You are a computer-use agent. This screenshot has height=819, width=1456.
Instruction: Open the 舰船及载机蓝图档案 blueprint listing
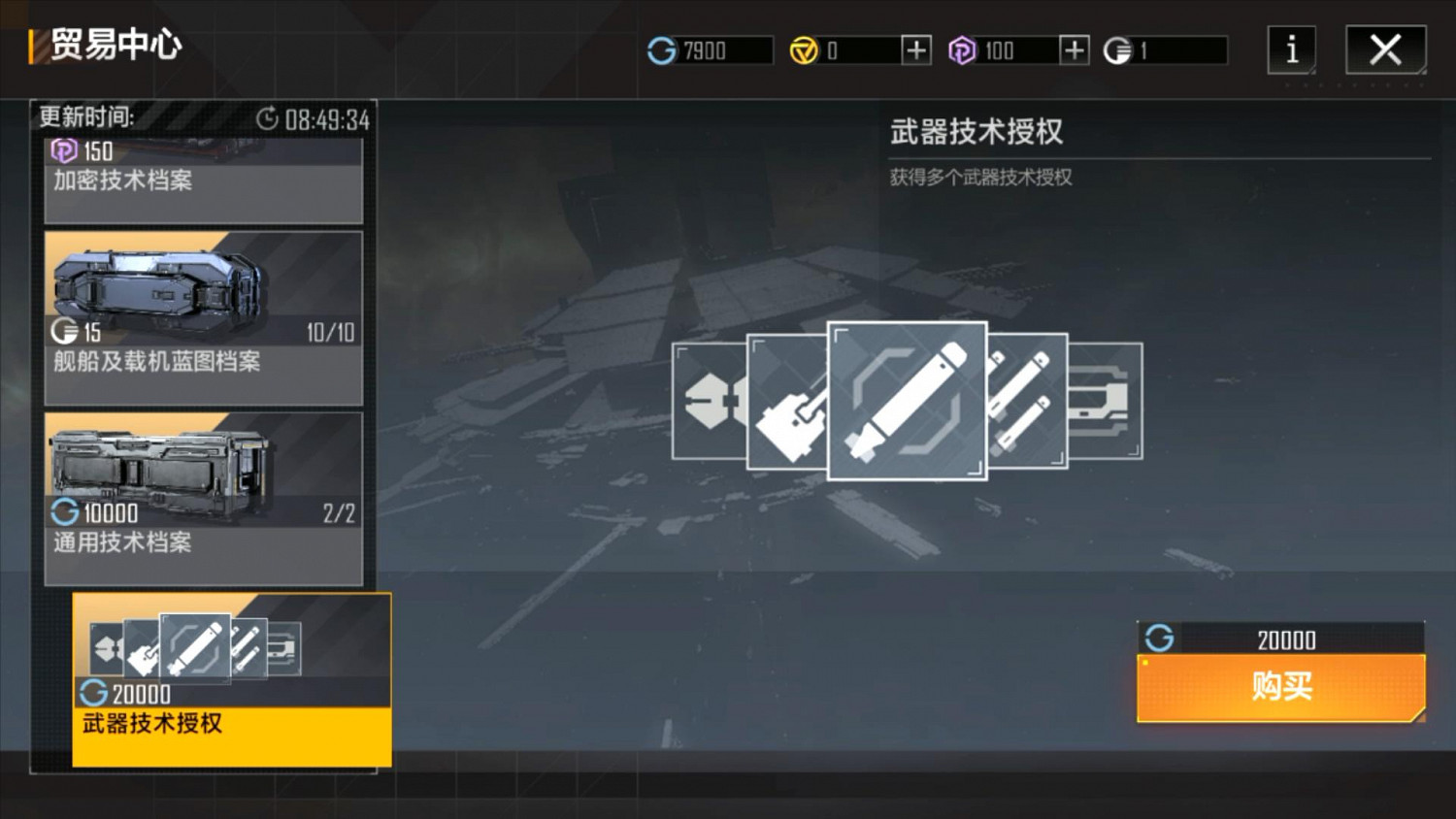click(204, 315)
